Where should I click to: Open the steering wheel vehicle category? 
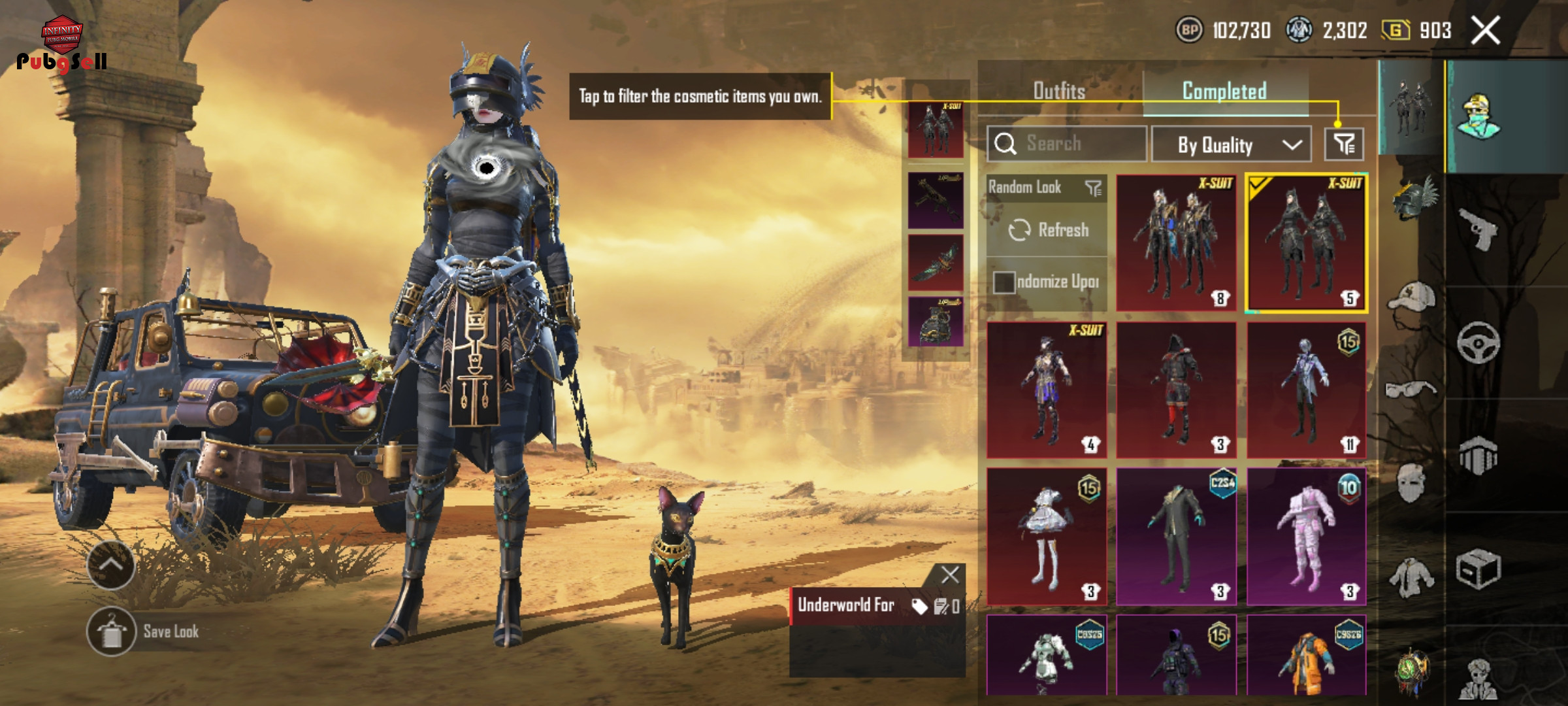pyautogui.click(x=1478, y=343)
